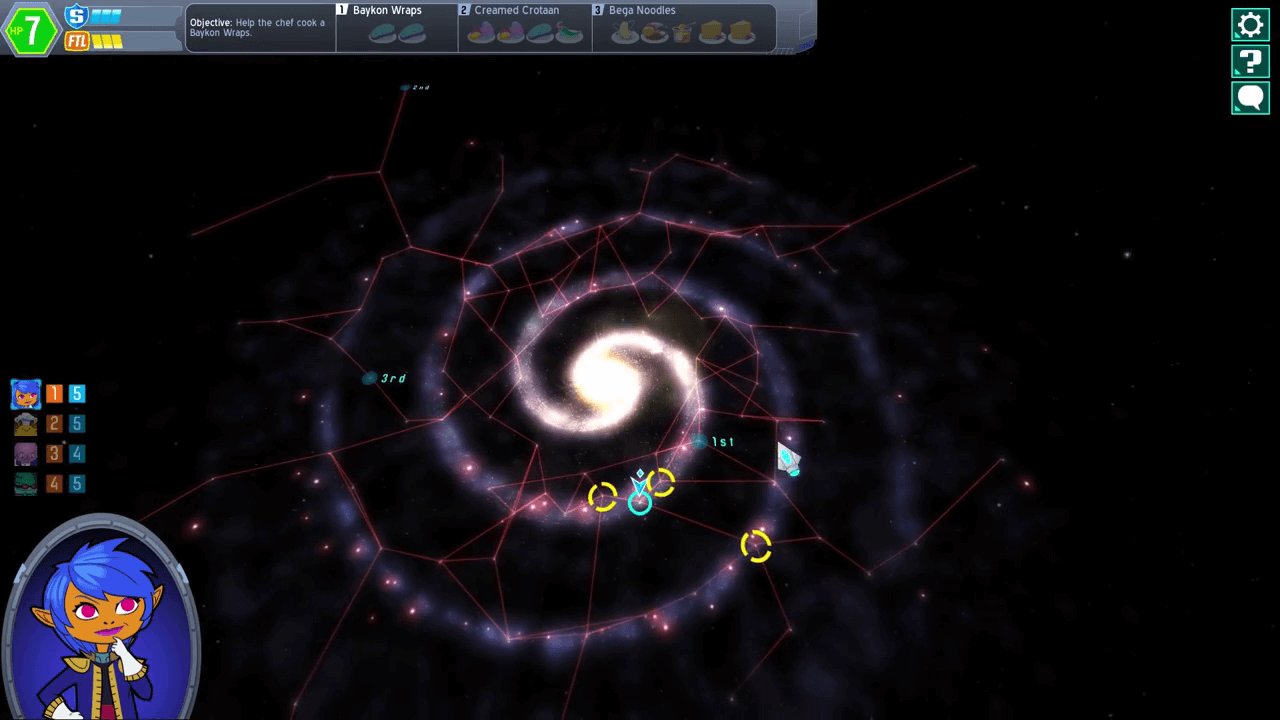This screenshot has width=1280, height=720.
Task: Select the purple crew member icon
Action: (x=26, y=454)
